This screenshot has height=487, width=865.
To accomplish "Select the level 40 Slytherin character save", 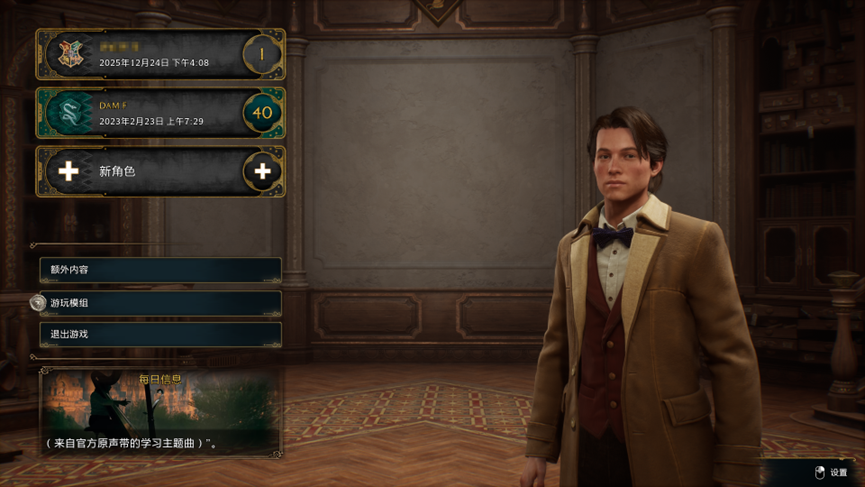I will coord(160,113).
